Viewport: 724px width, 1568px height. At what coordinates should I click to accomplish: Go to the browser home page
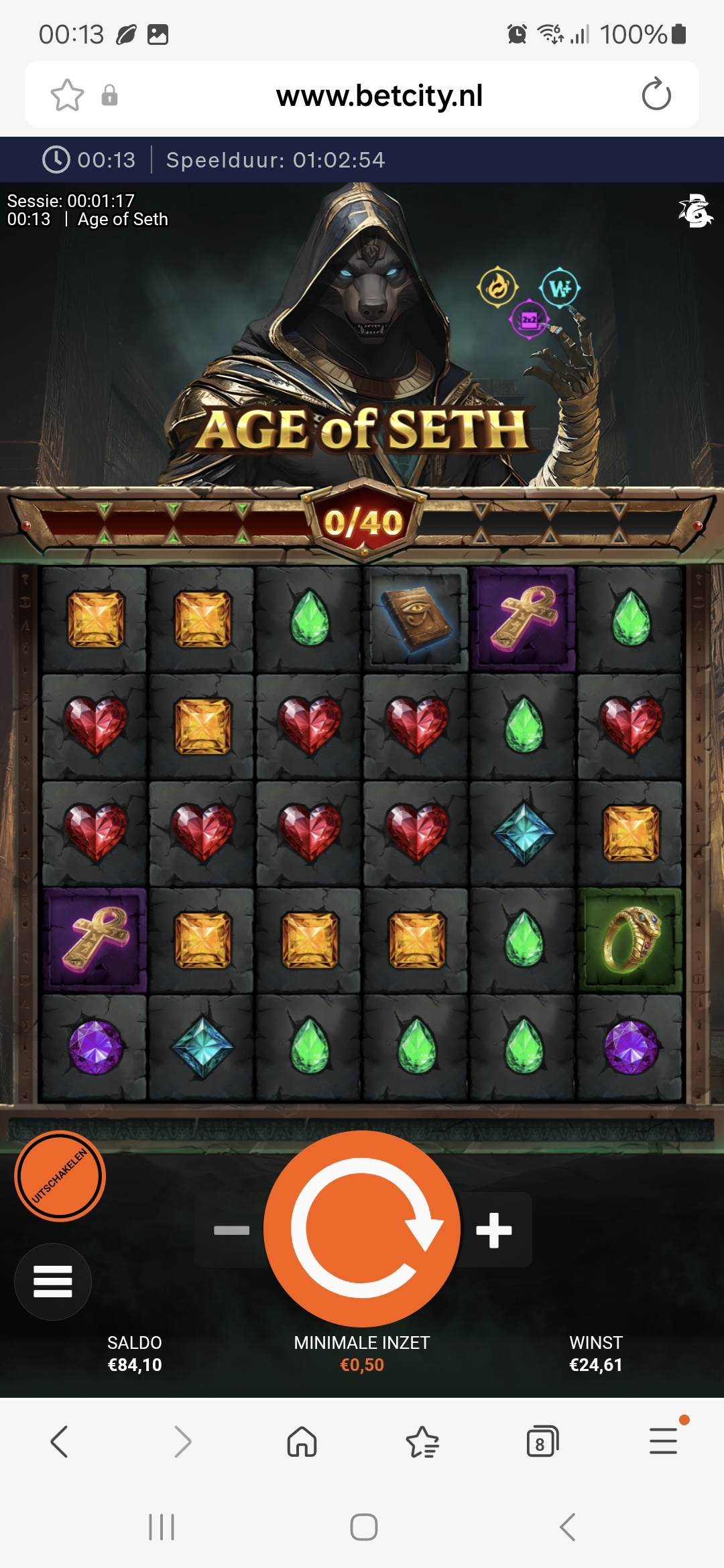coord(302,1441)
